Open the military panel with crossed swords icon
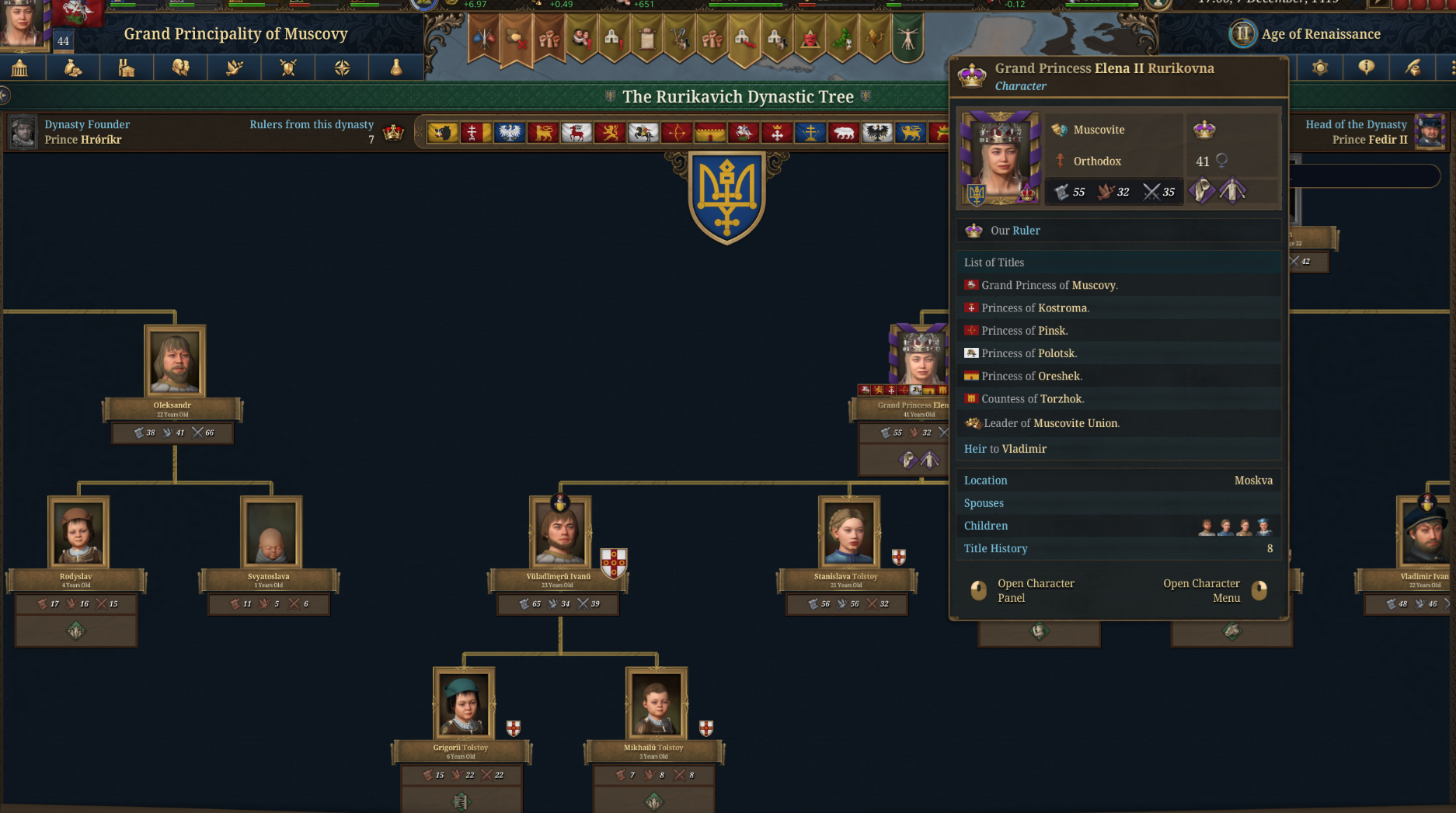Viewport: 1456px width, 813px height. click(287, 68)
